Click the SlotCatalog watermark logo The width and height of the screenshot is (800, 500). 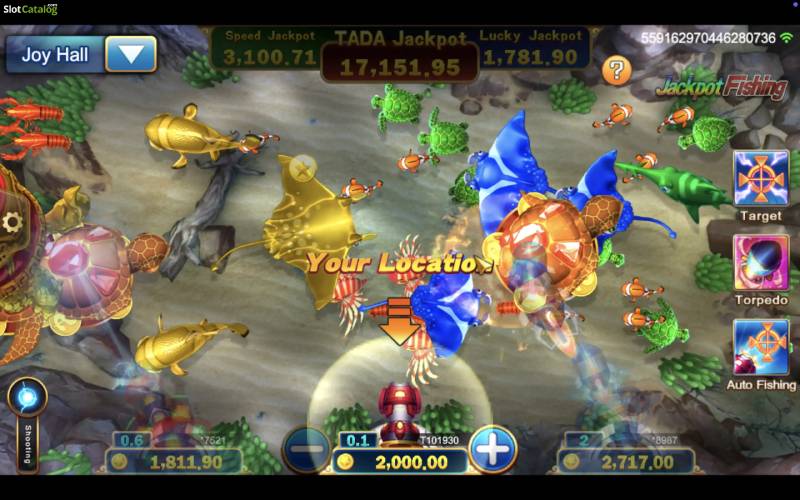[30, 10]
